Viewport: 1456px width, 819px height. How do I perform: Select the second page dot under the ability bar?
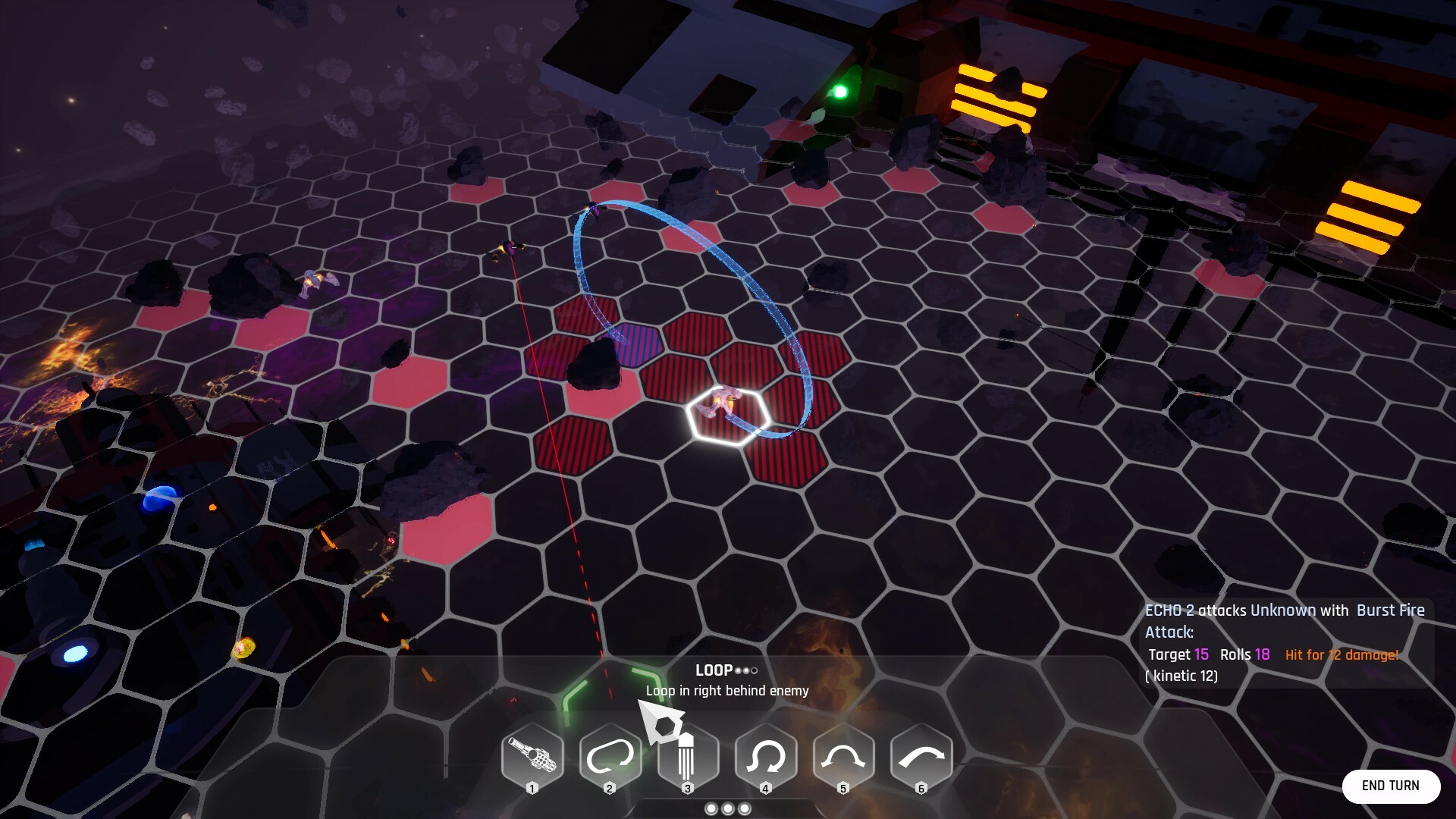click(726, 809)
